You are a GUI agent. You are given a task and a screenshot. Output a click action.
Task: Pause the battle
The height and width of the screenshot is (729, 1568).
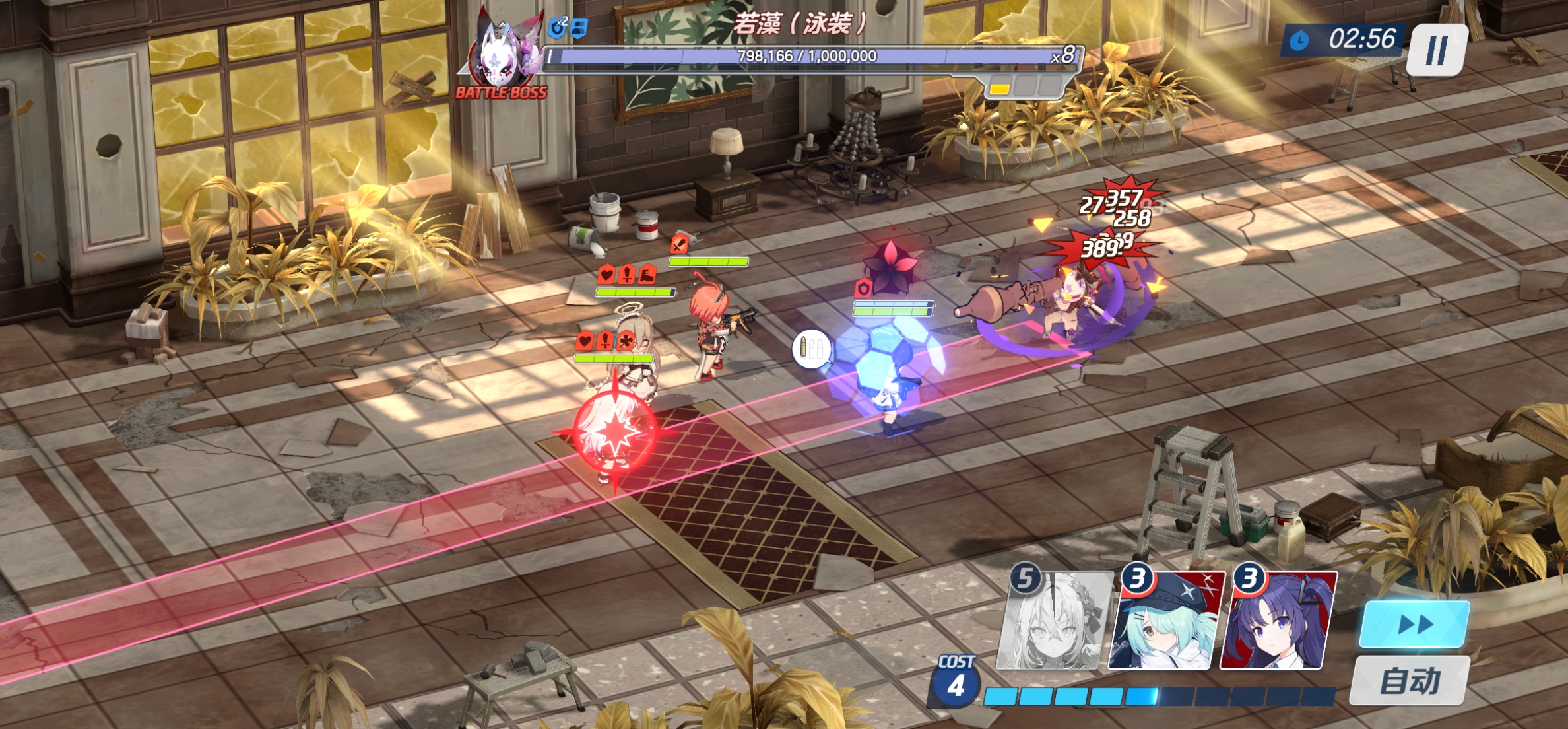(1437, 50)
